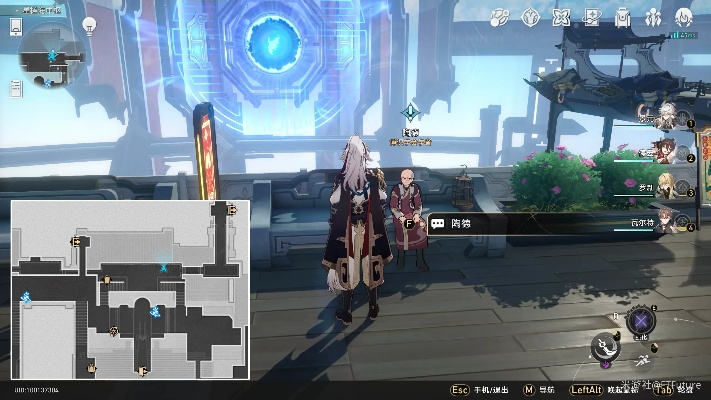Open the mission list icon below phone

pos(15,88)
